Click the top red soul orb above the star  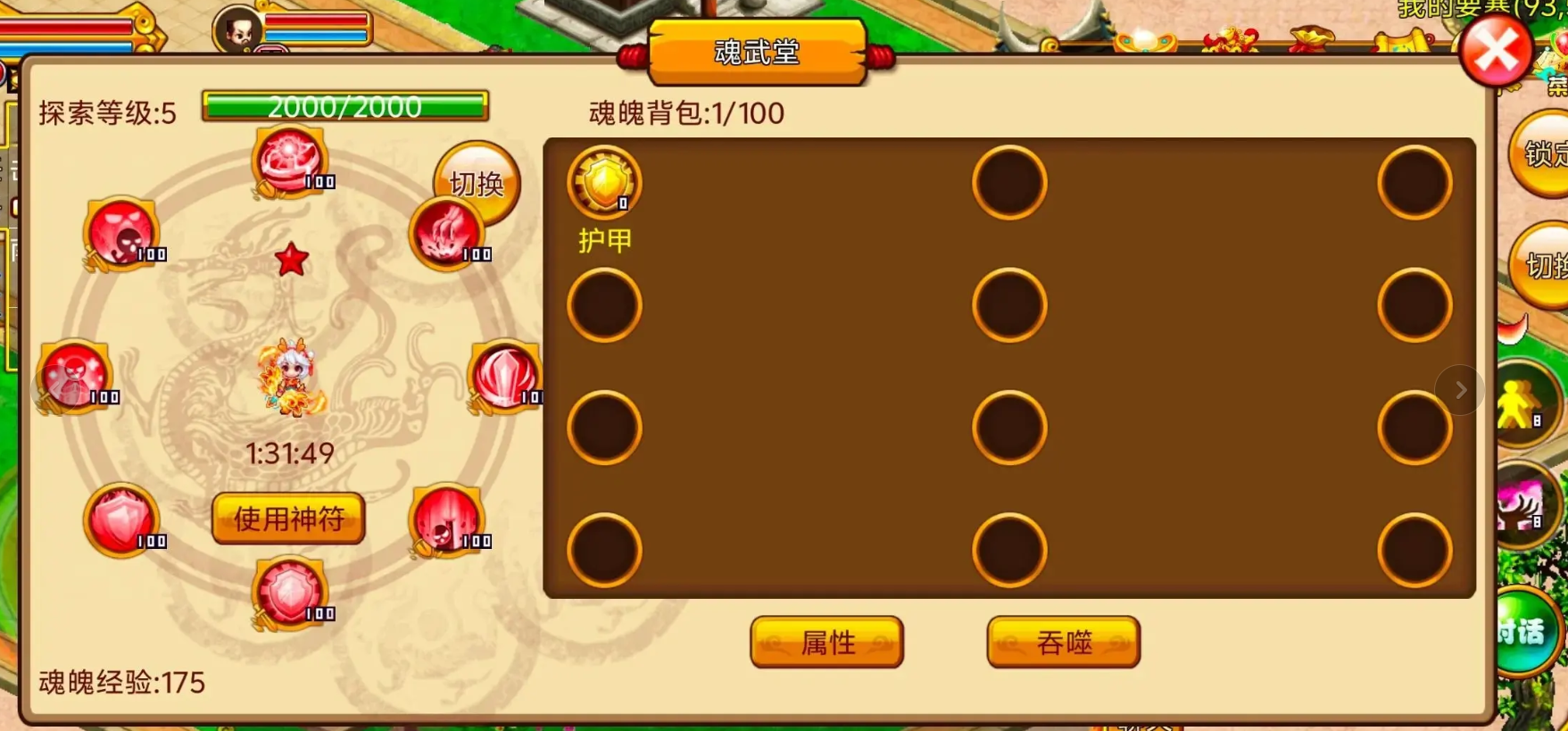point(287,161)
